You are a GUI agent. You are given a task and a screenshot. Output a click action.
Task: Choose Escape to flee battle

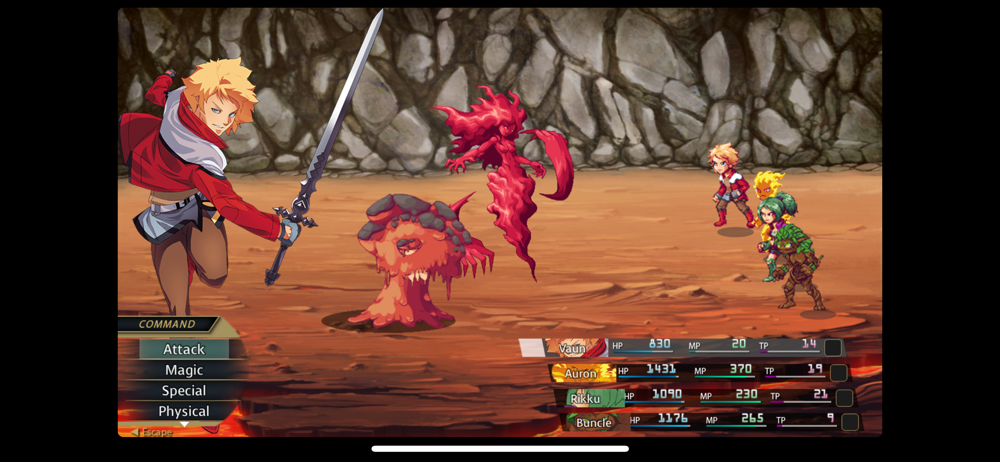[152, 432]
